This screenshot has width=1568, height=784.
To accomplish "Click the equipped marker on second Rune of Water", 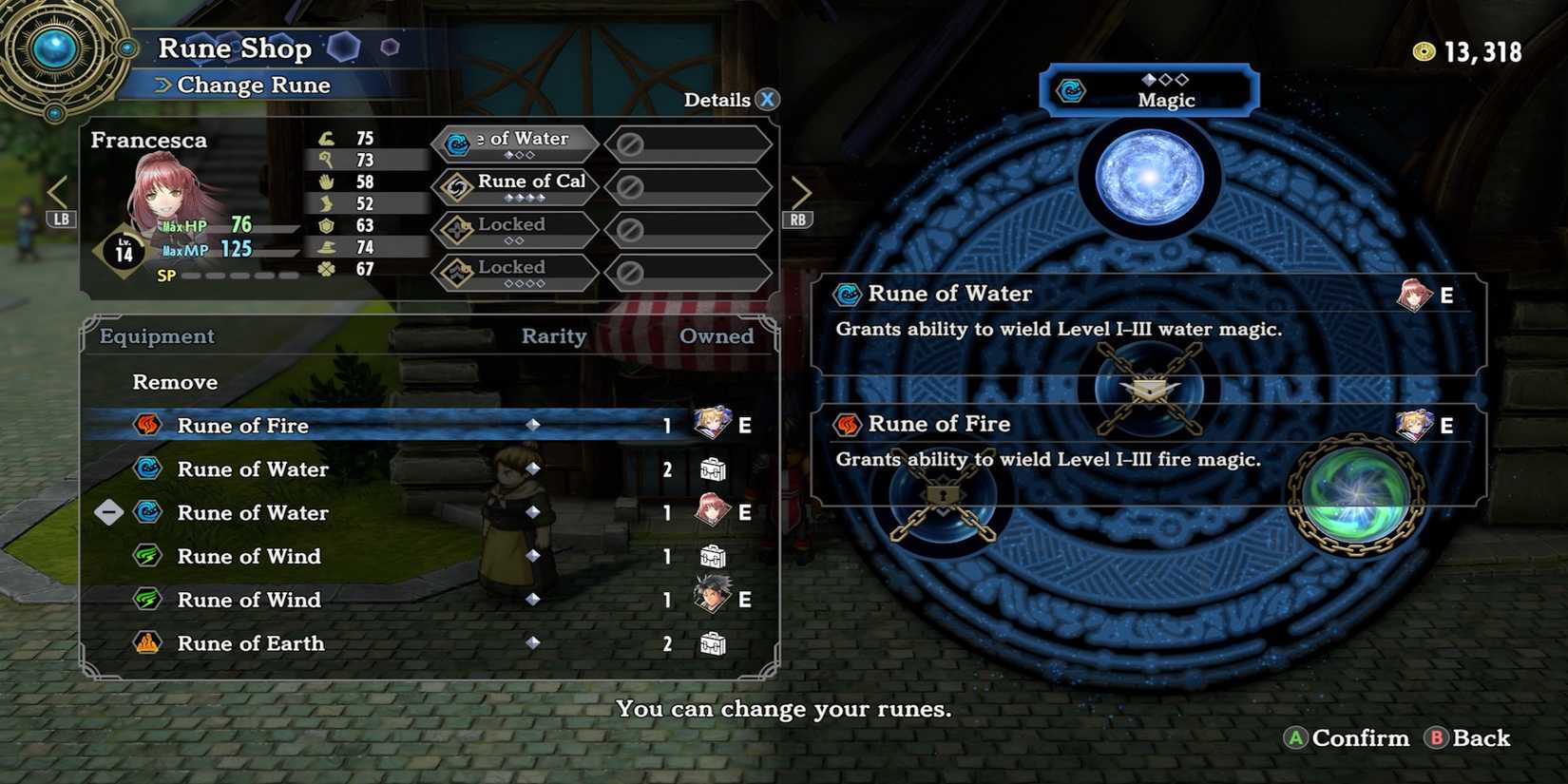I will pyautogui.click(x=108, y=512).
